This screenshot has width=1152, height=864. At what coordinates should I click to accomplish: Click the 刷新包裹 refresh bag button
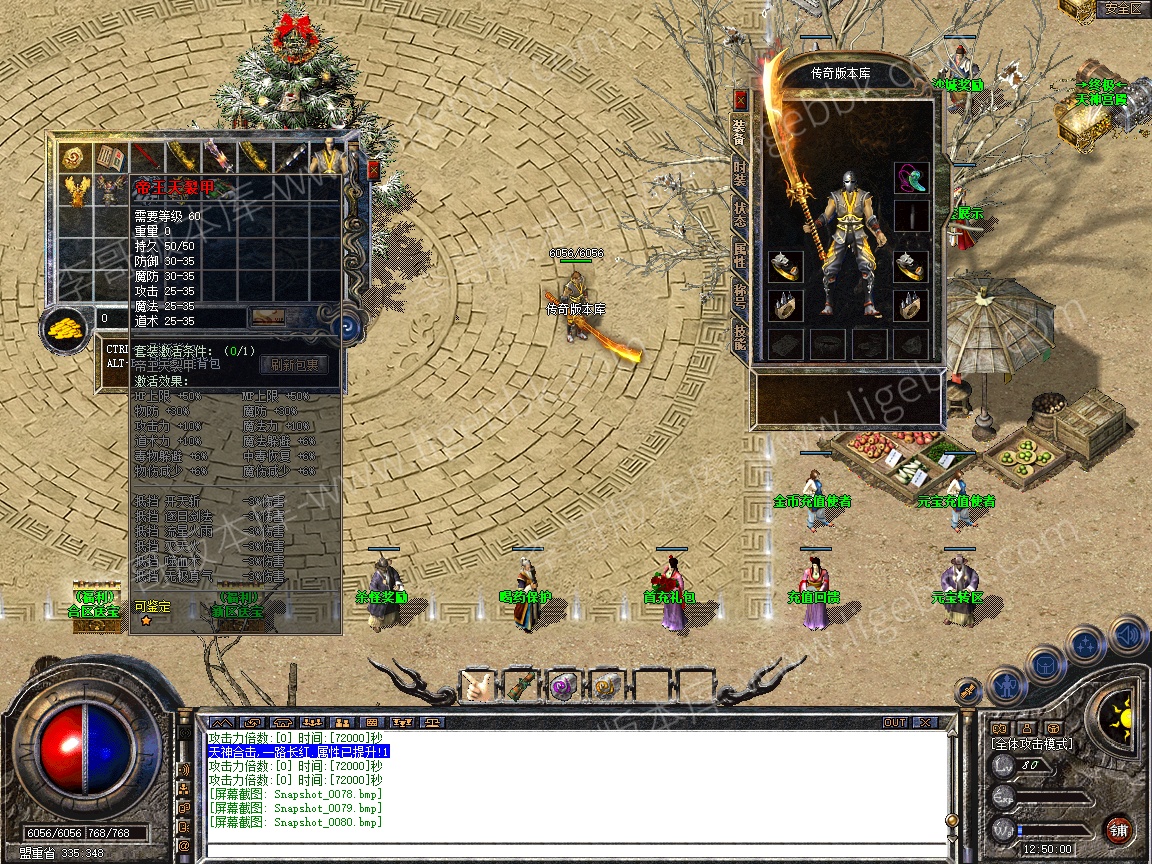click(x=294, y=366)
